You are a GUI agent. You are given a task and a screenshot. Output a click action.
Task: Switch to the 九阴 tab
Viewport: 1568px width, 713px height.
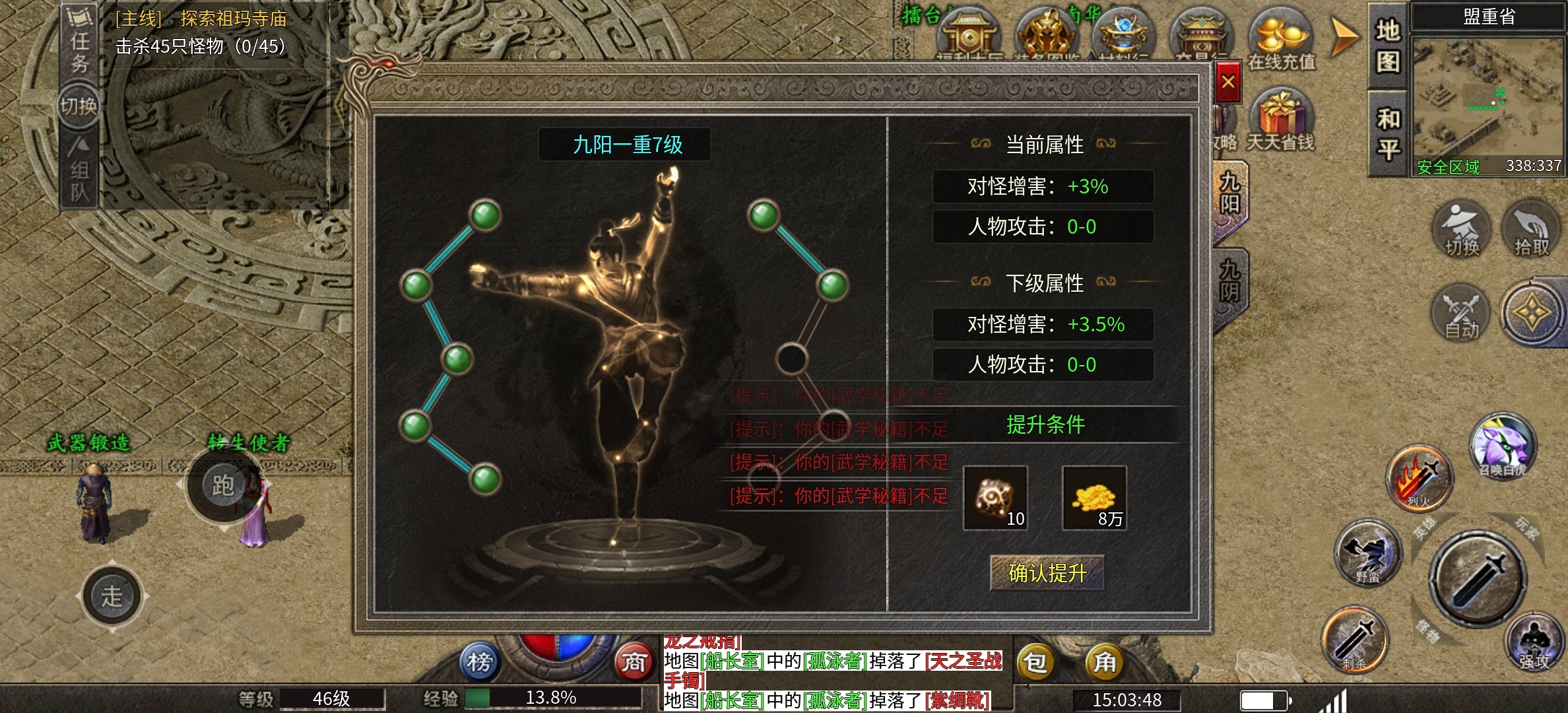1229,282
